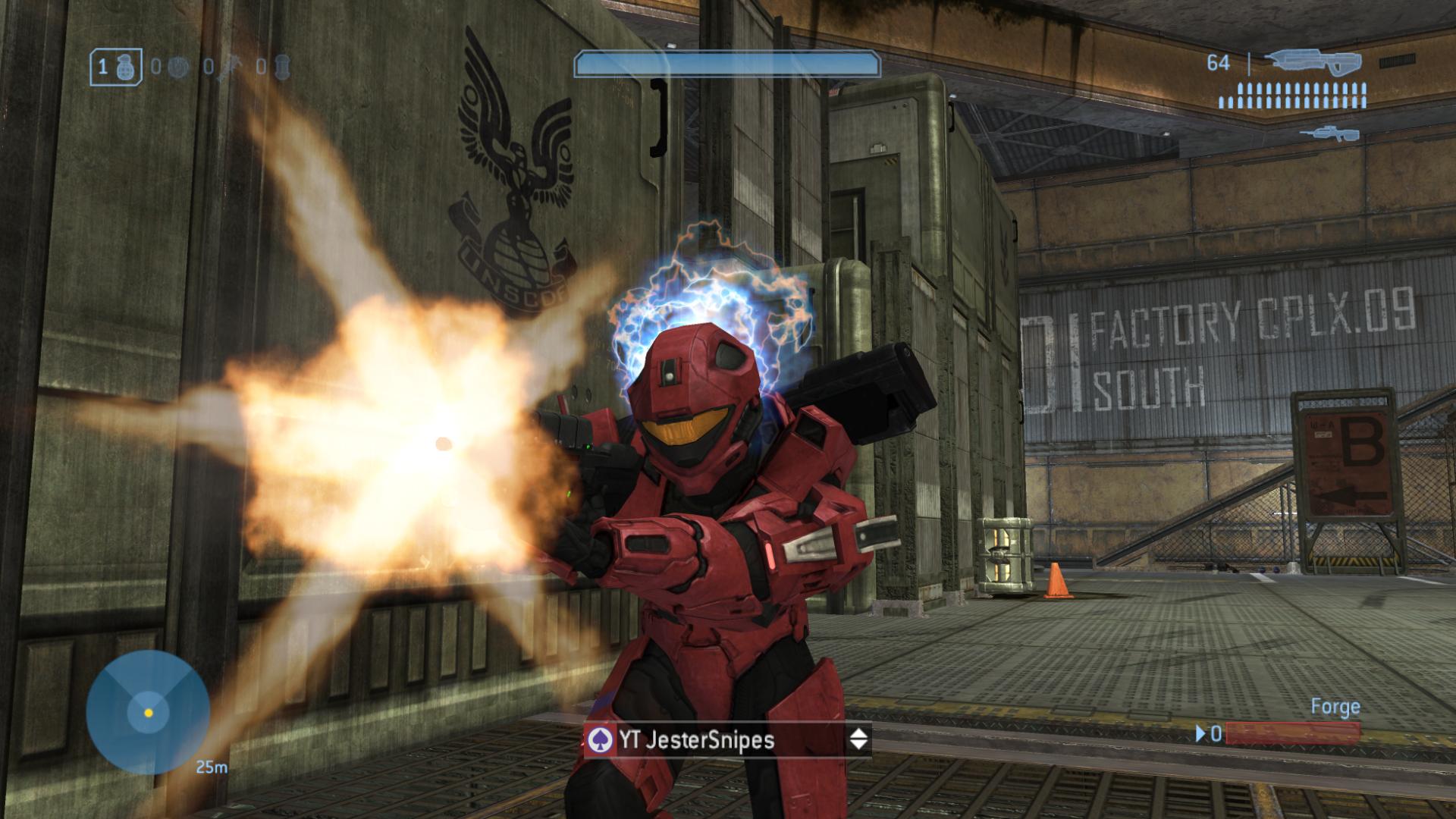Click the up-down arrows beside JesterSnipes
The height and width of the screenshot is (819, 1456).
[858, 739]
